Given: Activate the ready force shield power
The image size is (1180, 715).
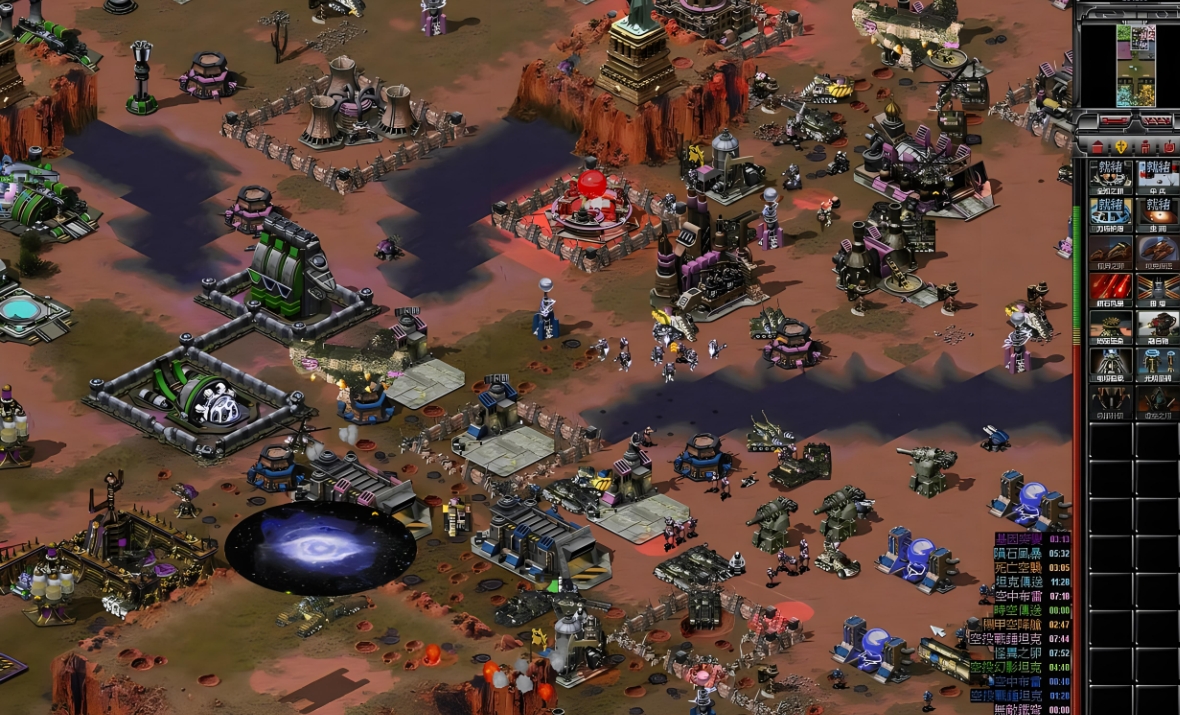Looking at the screenshot, I should (1111, 213).
